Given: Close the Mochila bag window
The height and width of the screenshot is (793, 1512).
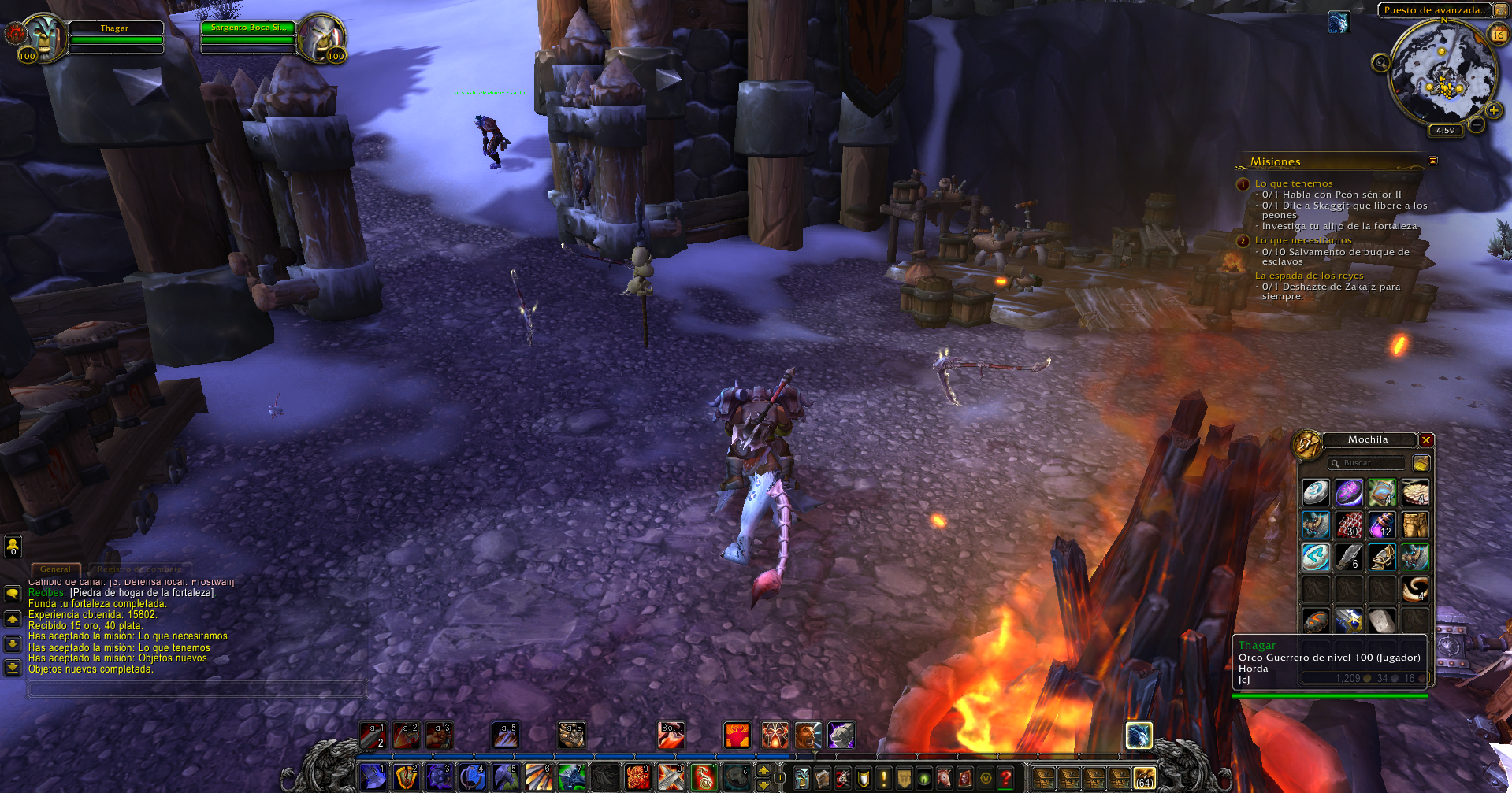Looking at the screenshot, I should 1426,440.
